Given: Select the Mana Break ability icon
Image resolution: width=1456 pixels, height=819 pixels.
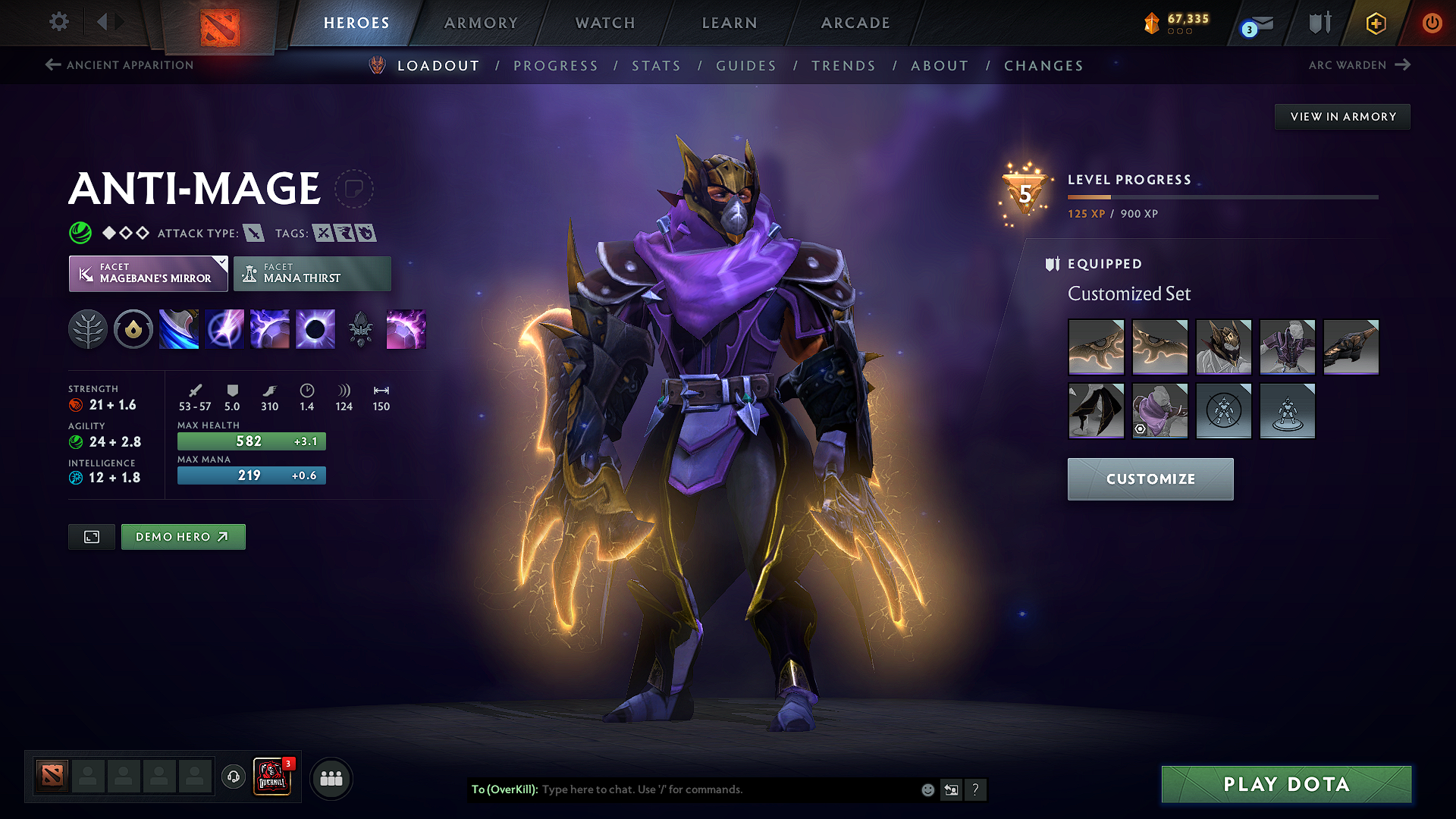Looking at the screenshot, I should click(179, 329).
